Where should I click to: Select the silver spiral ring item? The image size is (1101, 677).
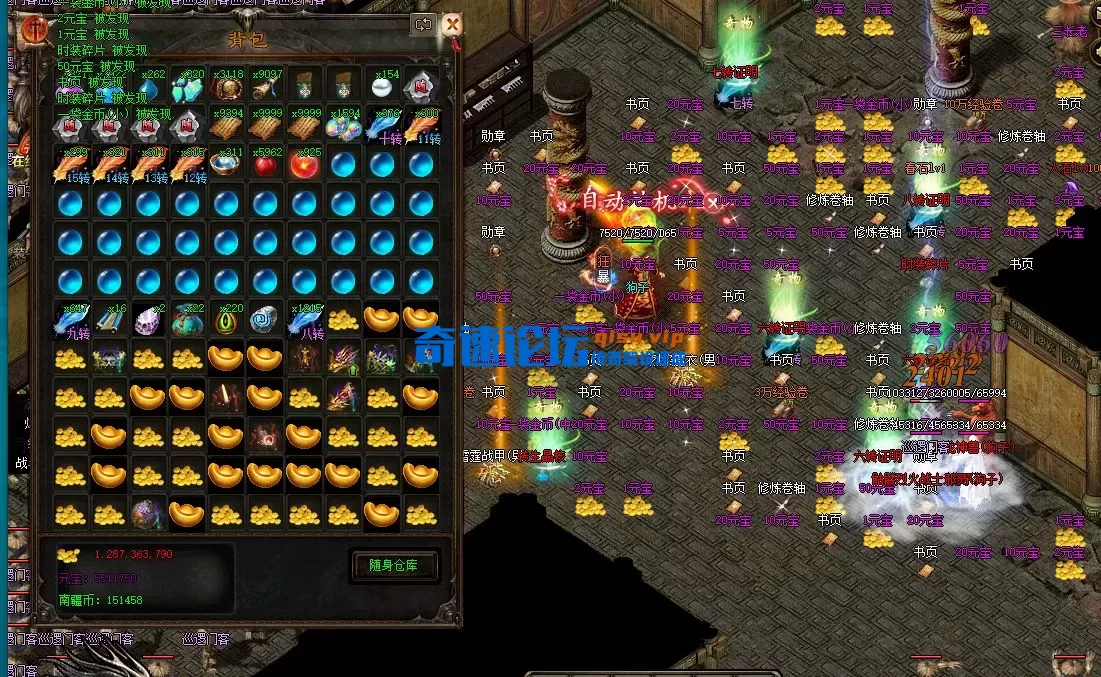(x=265, y=320)
